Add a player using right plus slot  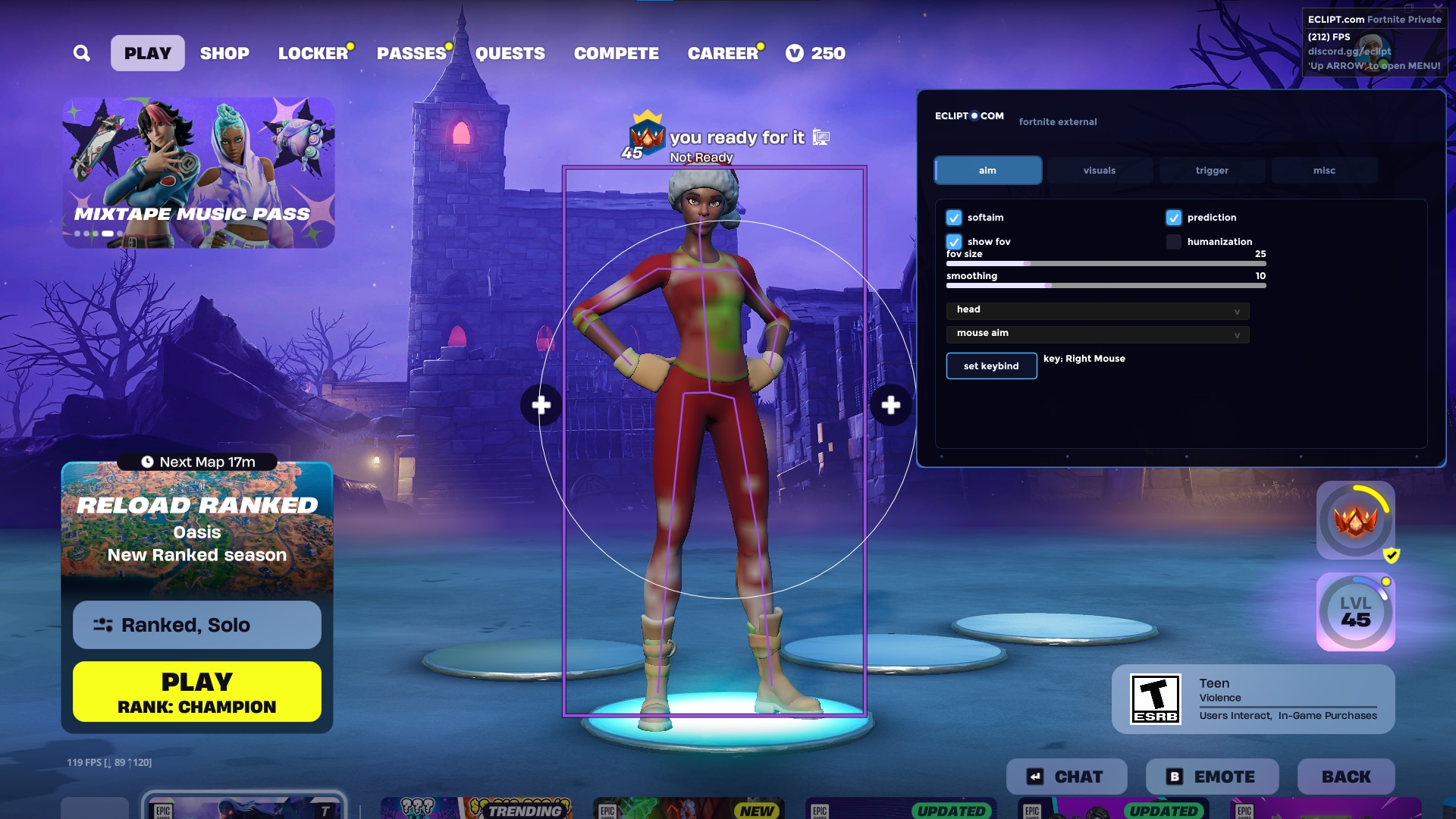coord(891,405)
